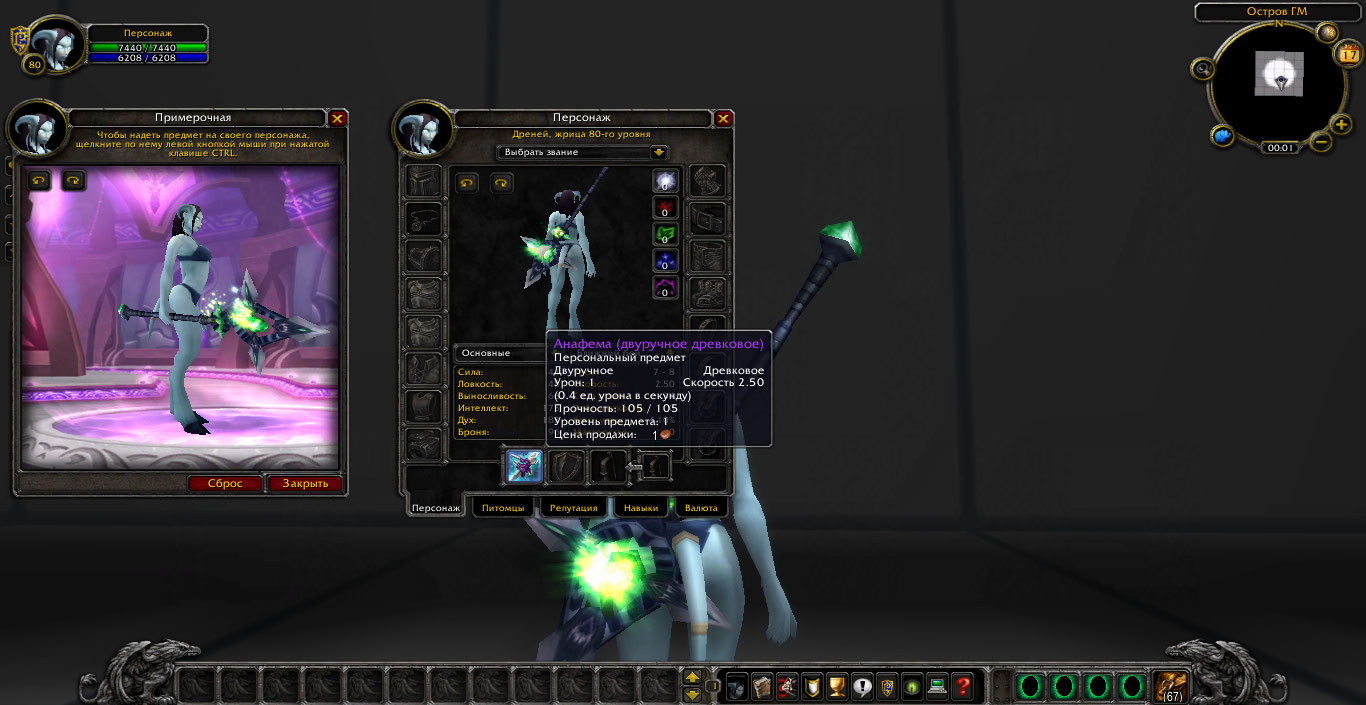The image size is (1366, 705).
Task: Switch to the Питомцы tab
Action: pos(502,508)
